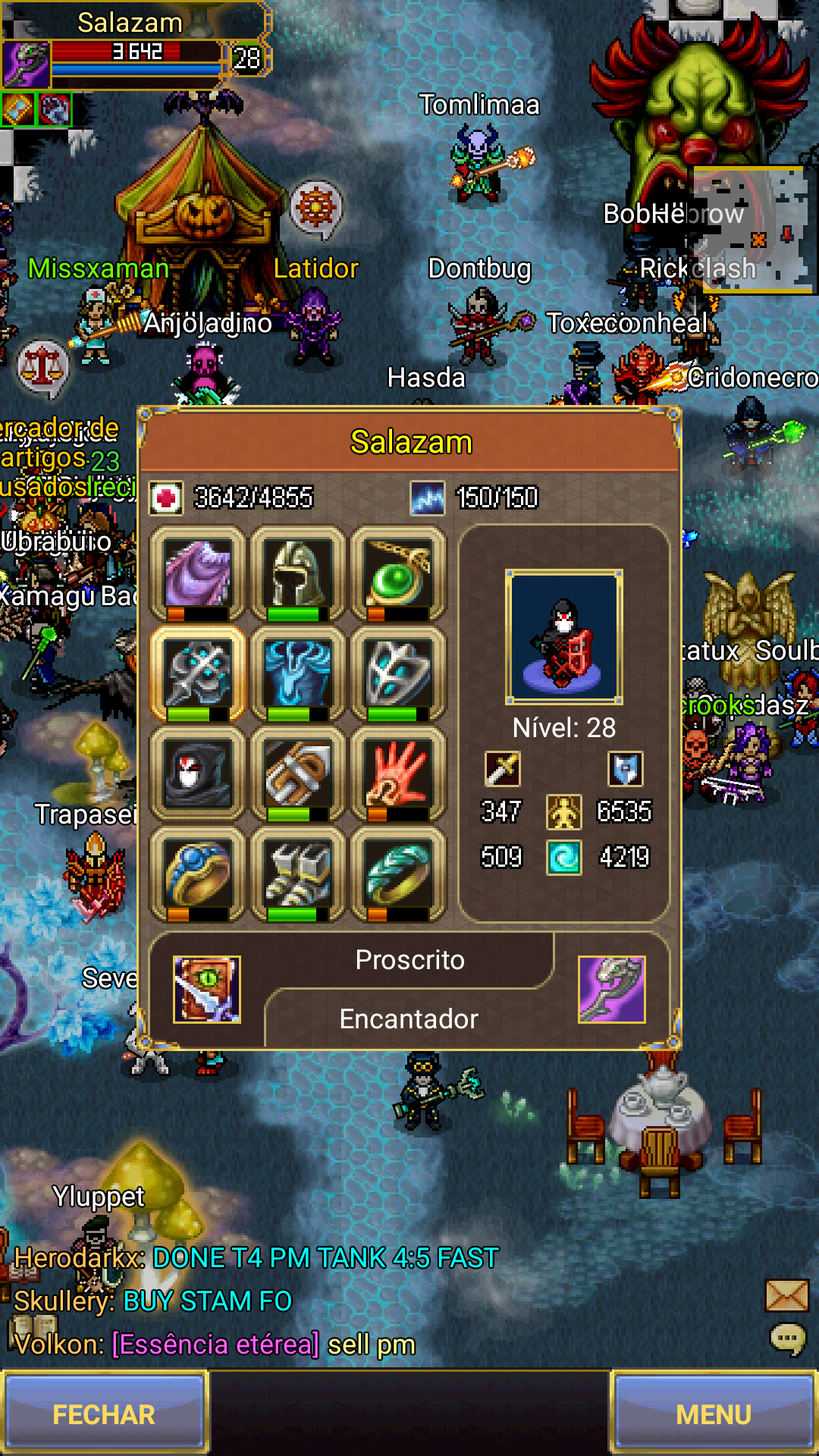The width and height of the screenshot is (819, 1456).
Task: Open the chat speech bubble icon
Action: click(x=787, y=1339)
